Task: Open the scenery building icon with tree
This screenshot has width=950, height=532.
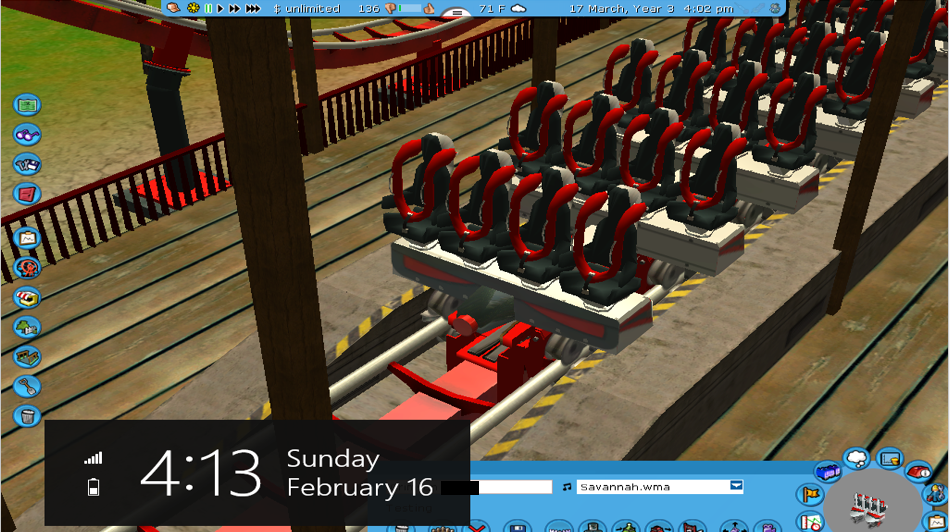Action: [x=27, y=327]
